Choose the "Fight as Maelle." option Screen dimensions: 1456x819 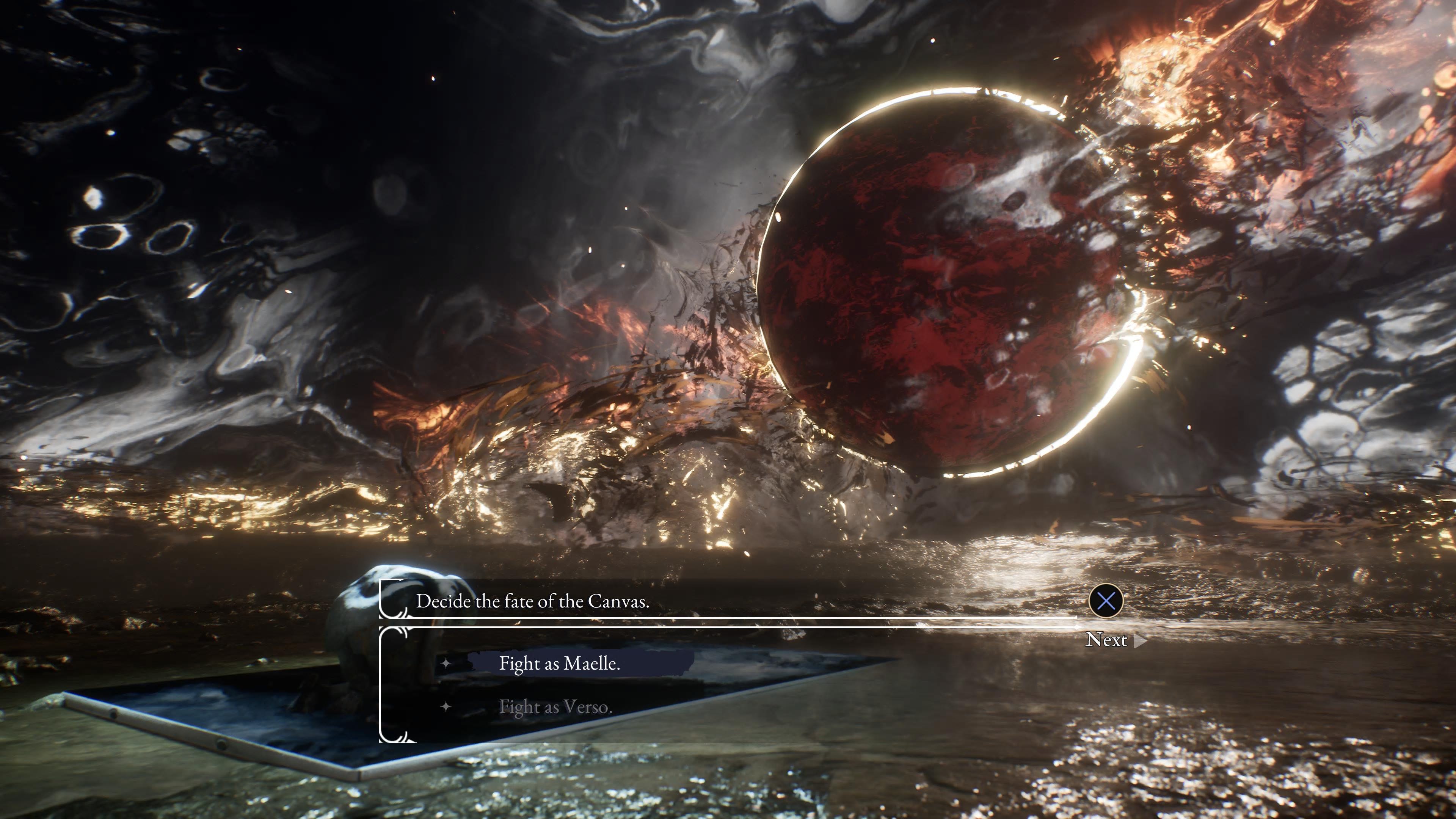pyautogui.click(x=559, y=663)
